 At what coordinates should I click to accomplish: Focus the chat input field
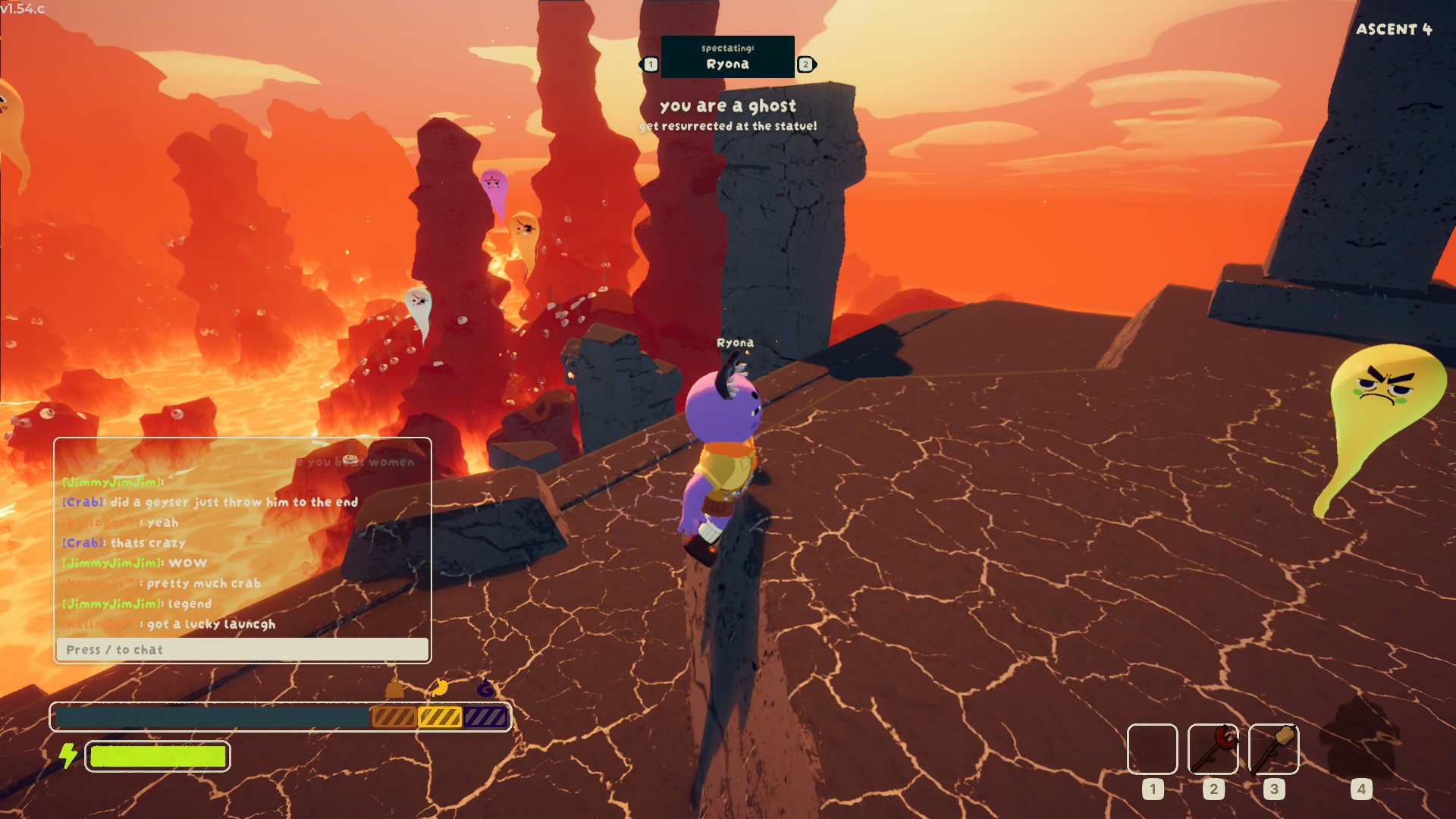coord(243,650)
